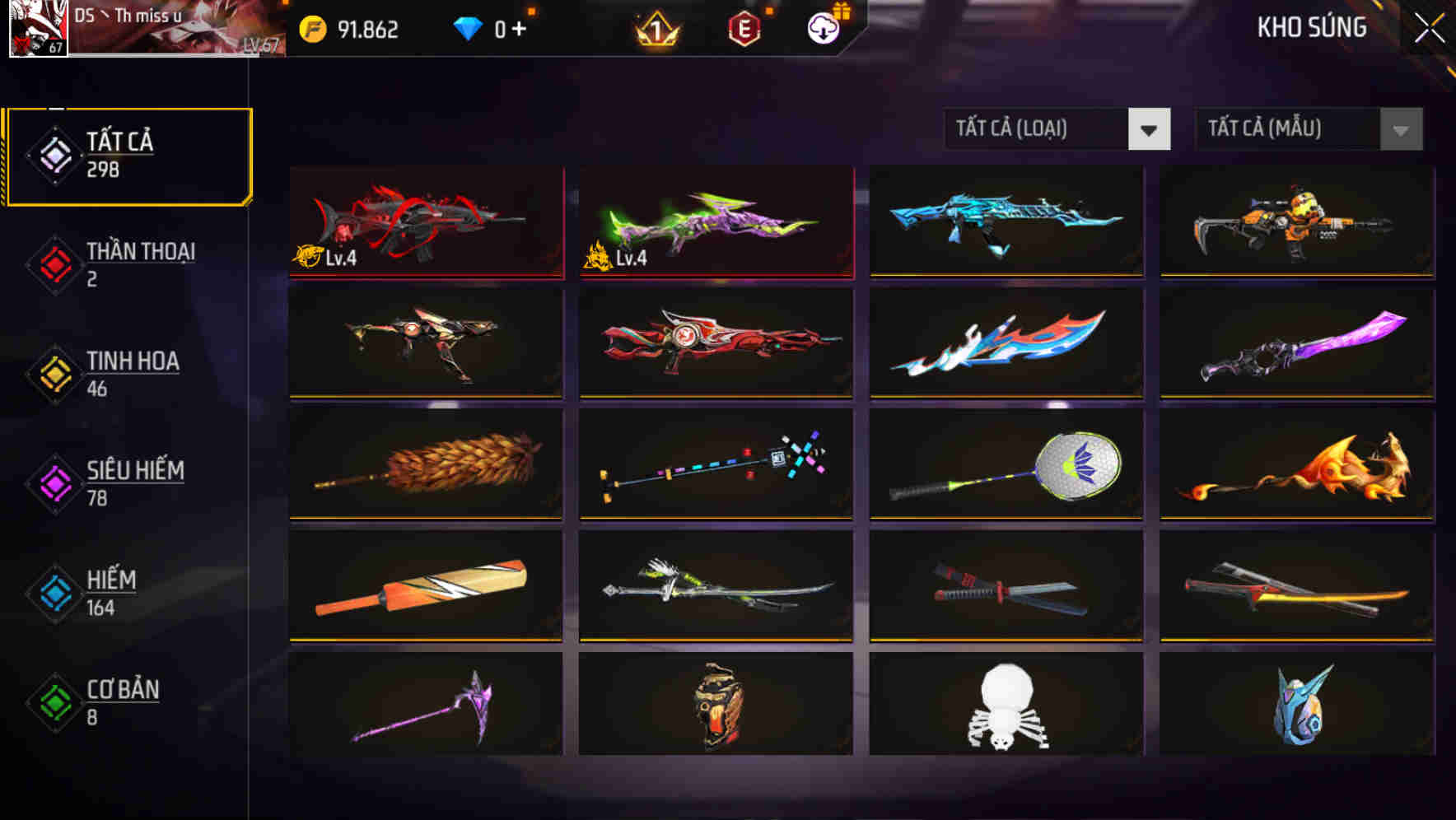
Task: Click the badminton racket weapon thumbnail
Action: tap(1006, 466)
